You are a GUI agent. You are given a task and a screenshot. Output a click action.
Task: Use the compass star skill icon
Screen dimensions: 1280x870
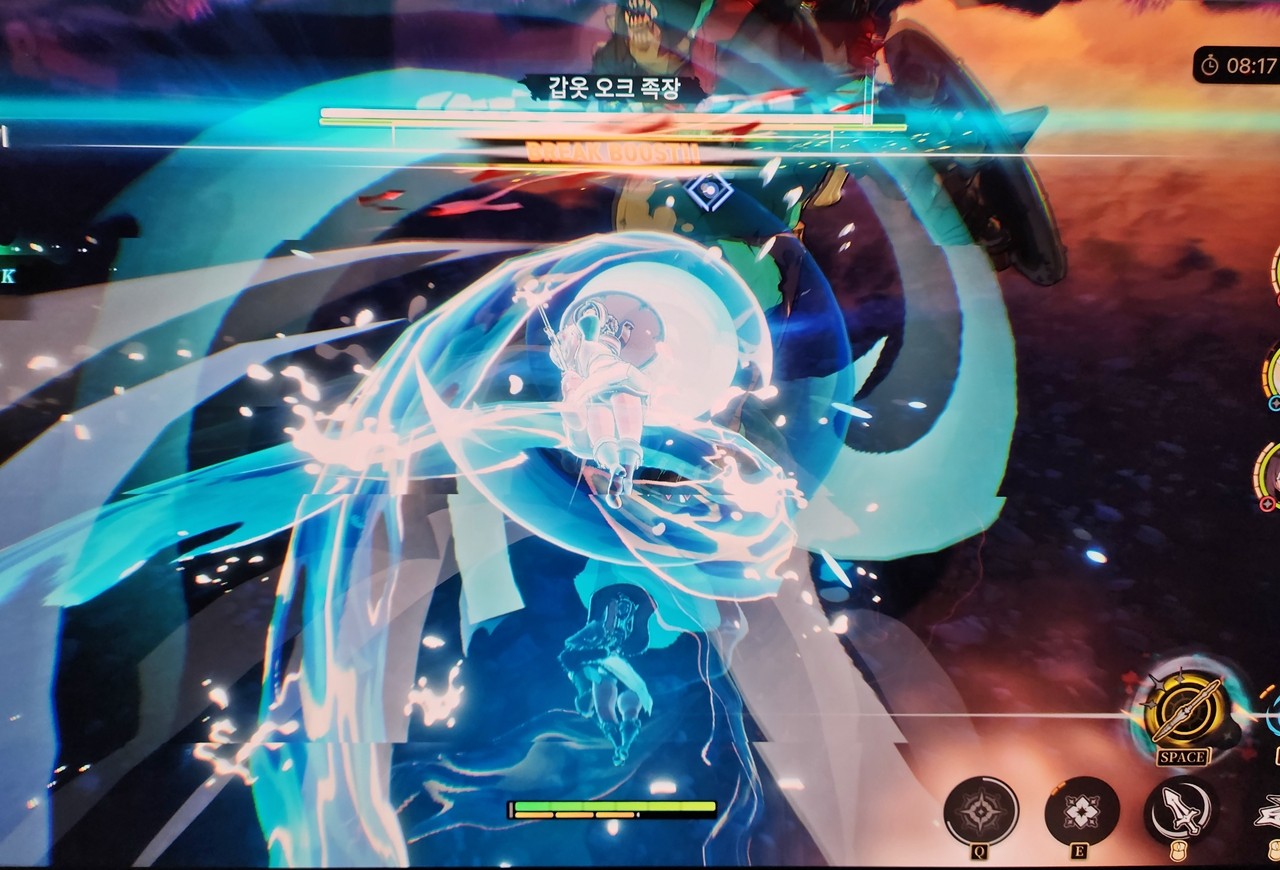[x=981, y=810]
